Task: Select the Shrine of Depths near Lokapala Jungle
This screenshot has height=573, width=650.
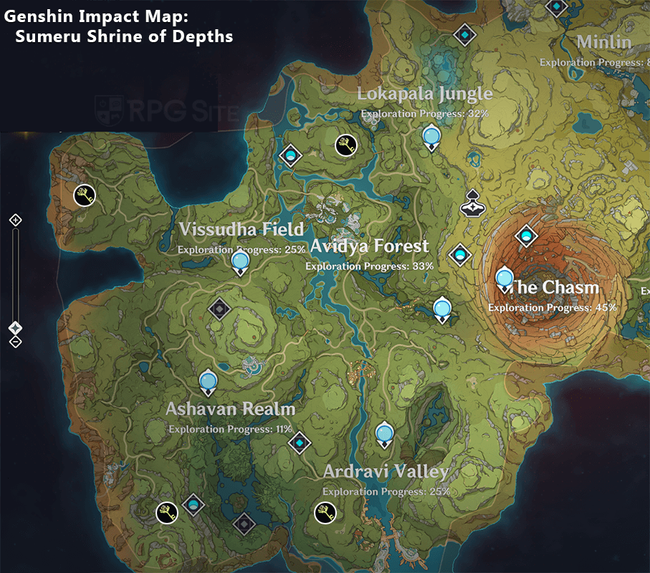Action: [346, 146]
